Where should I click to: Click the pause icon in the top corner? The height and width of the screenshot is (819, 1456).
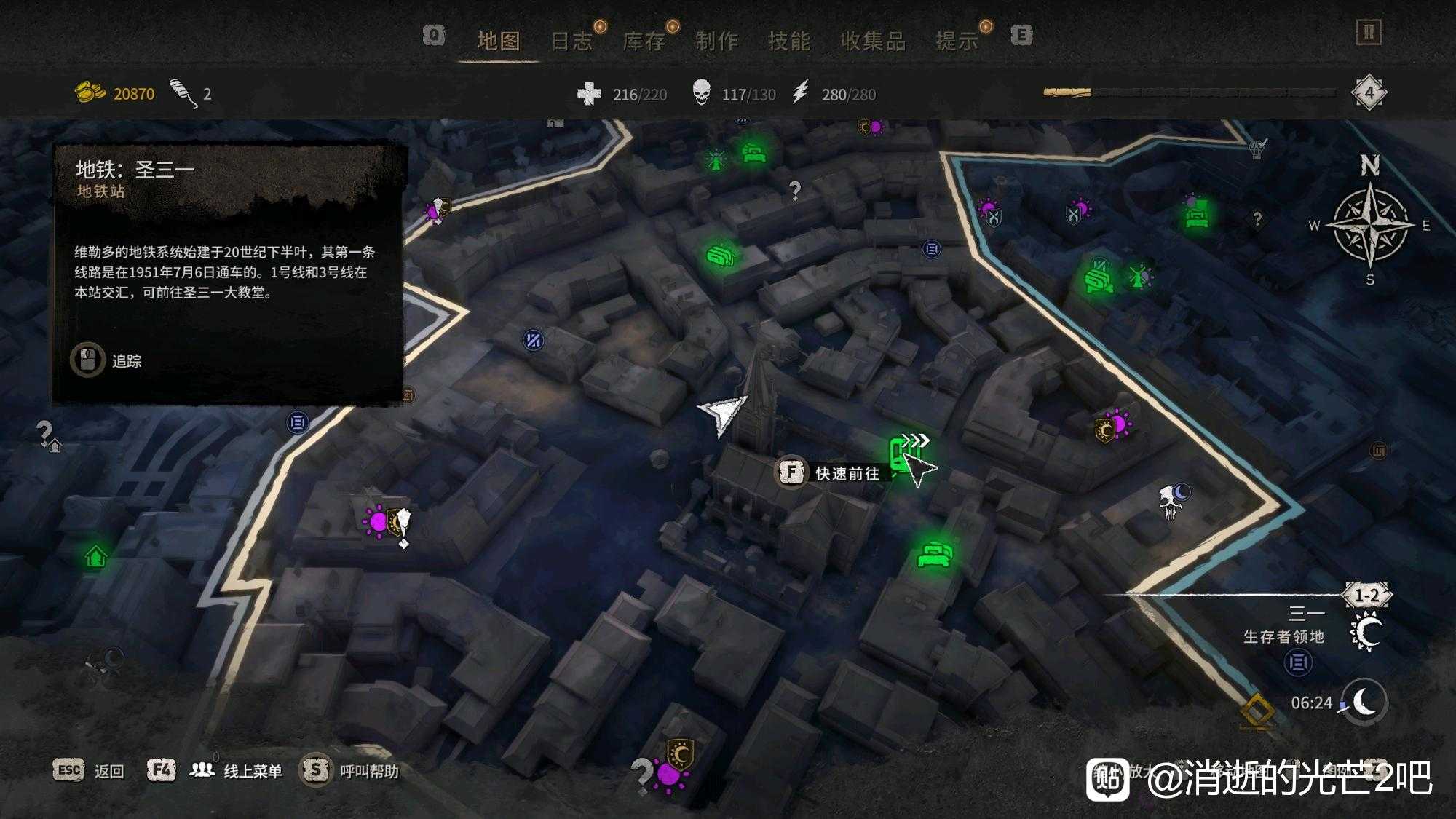click(1369, 33)
